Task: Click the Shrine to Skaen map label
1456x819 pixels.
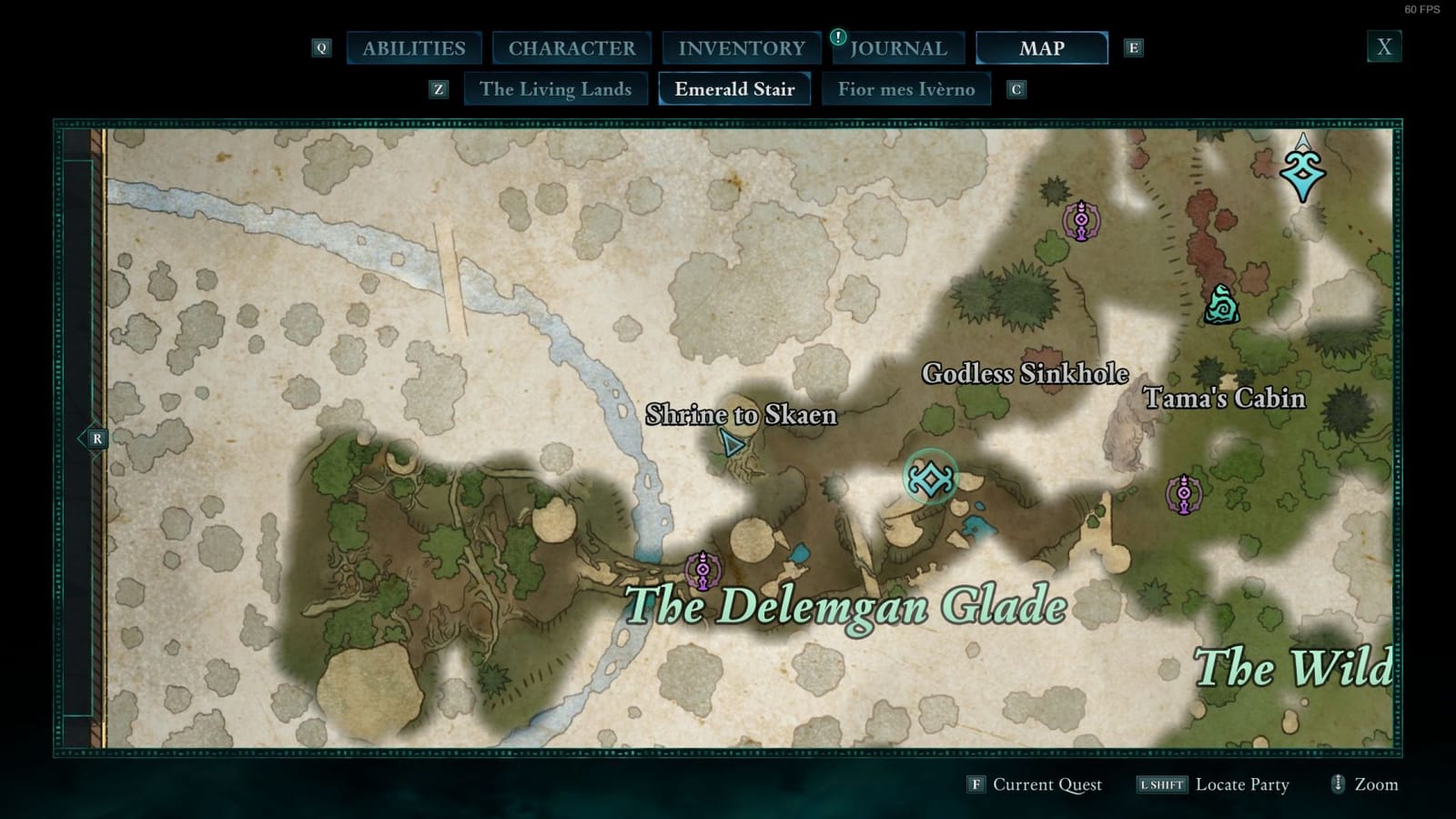Action: (743, 414)
